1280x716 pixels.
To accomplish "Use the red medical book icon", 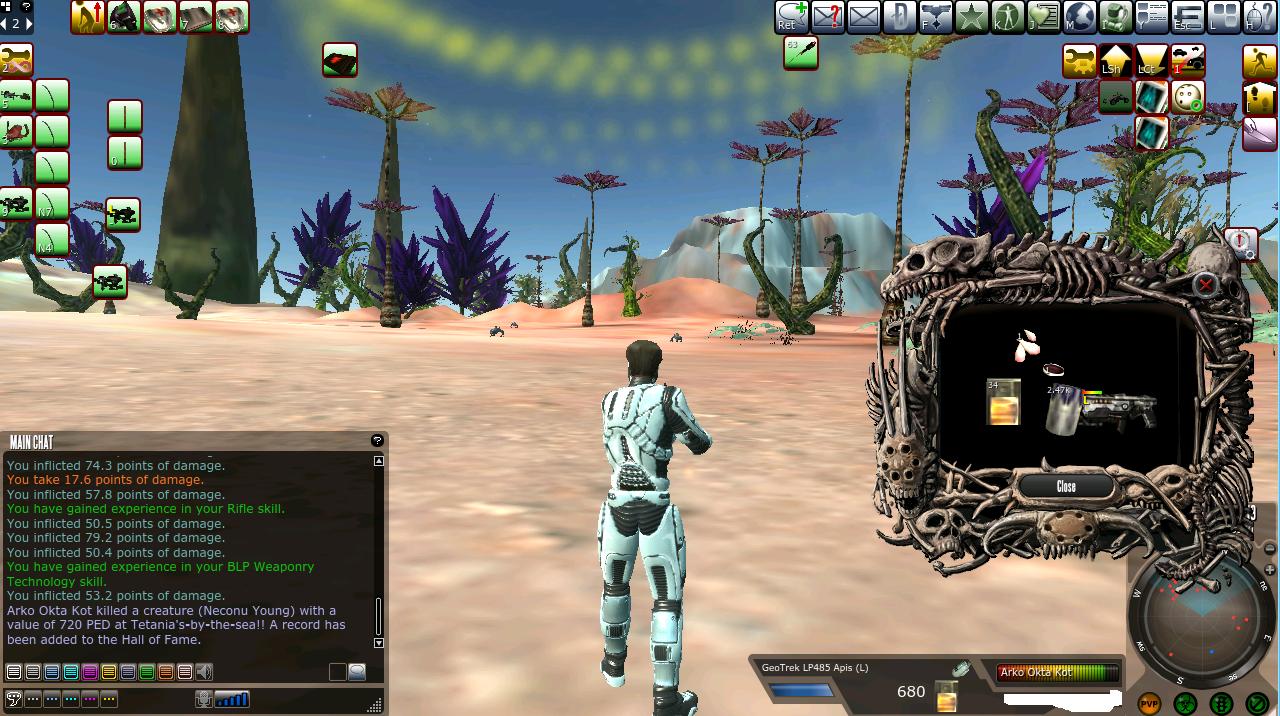I will tap(340, 61).
